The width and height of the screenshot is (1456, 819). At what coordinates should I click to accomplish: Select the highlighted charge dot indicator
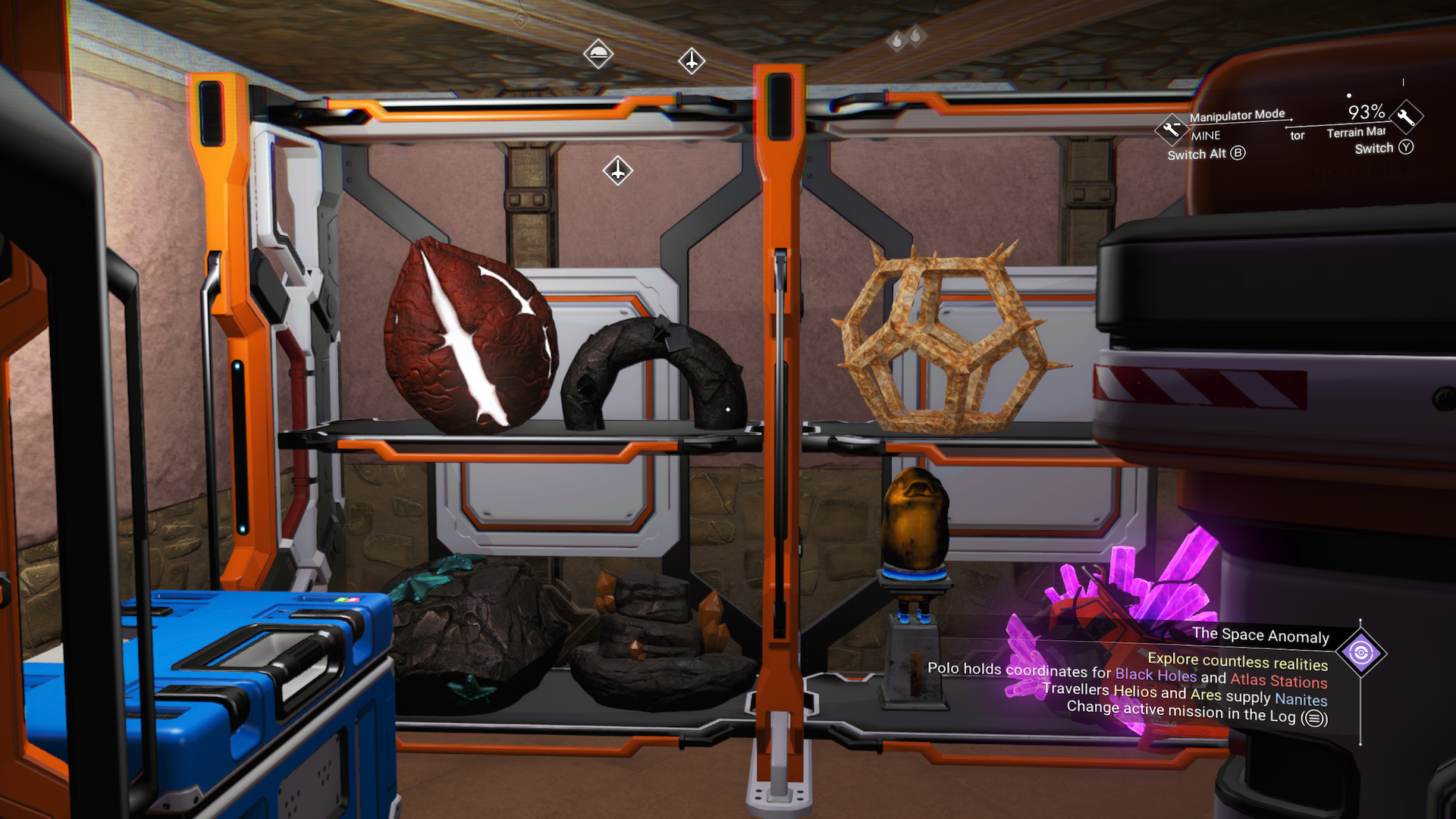(x=1349, y=96)
